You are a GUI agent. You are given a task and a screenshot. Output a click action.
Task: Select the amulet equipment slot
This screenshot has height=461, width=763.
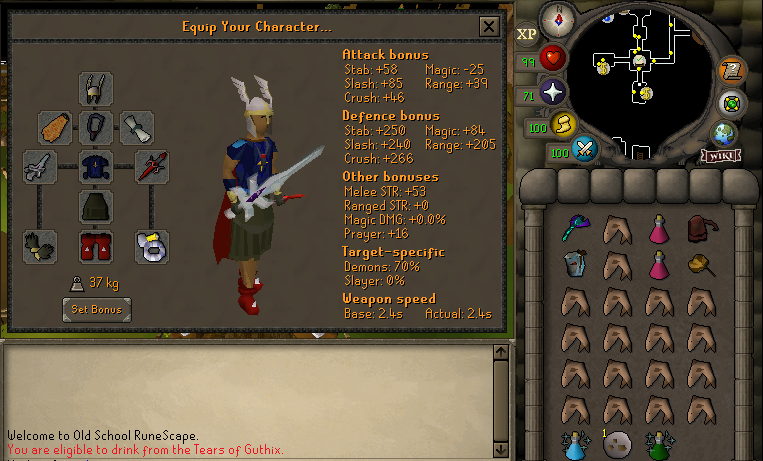click(x=96, y=127)
